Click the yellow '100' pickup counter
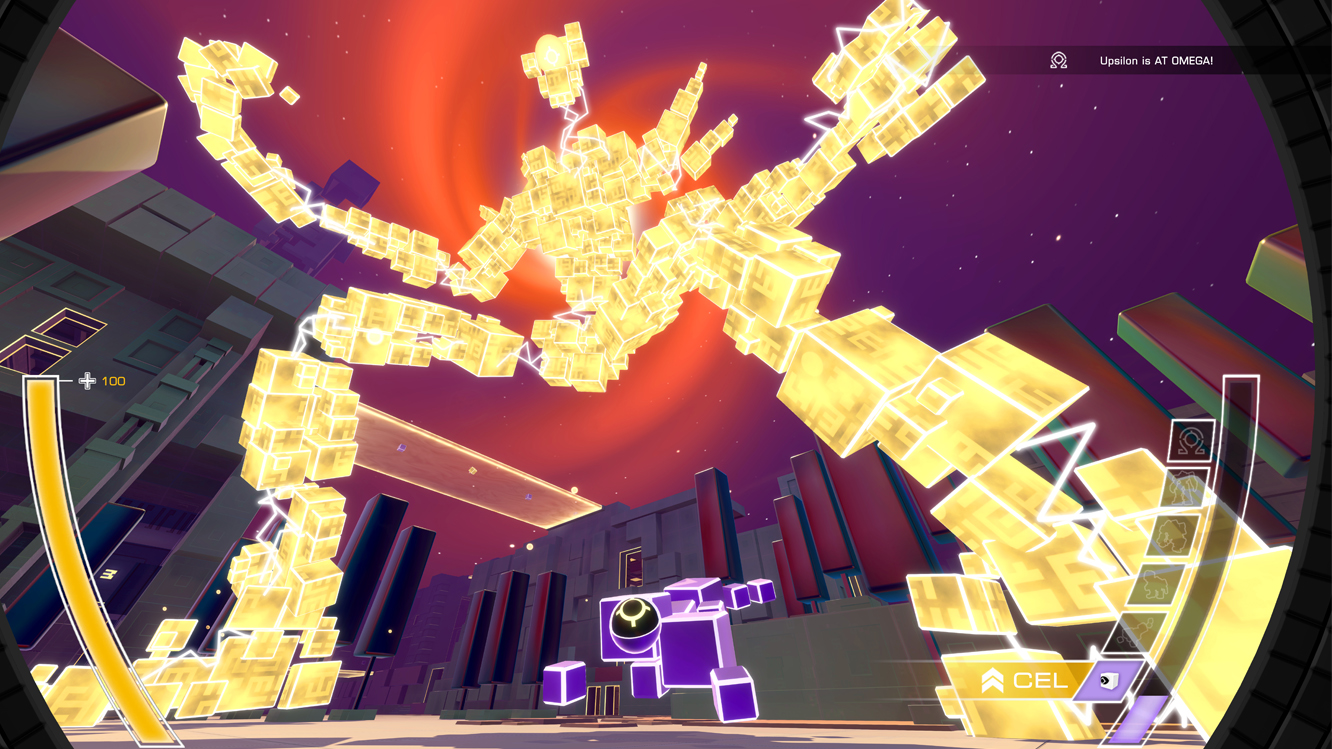Image resolution: width=1332 pixels, height=749 pixels. pos(112,380)
